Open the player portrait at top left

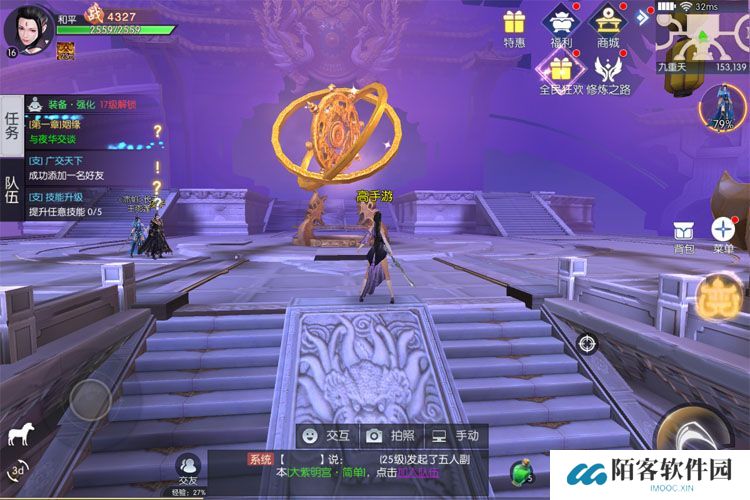[x=27, y=27]
